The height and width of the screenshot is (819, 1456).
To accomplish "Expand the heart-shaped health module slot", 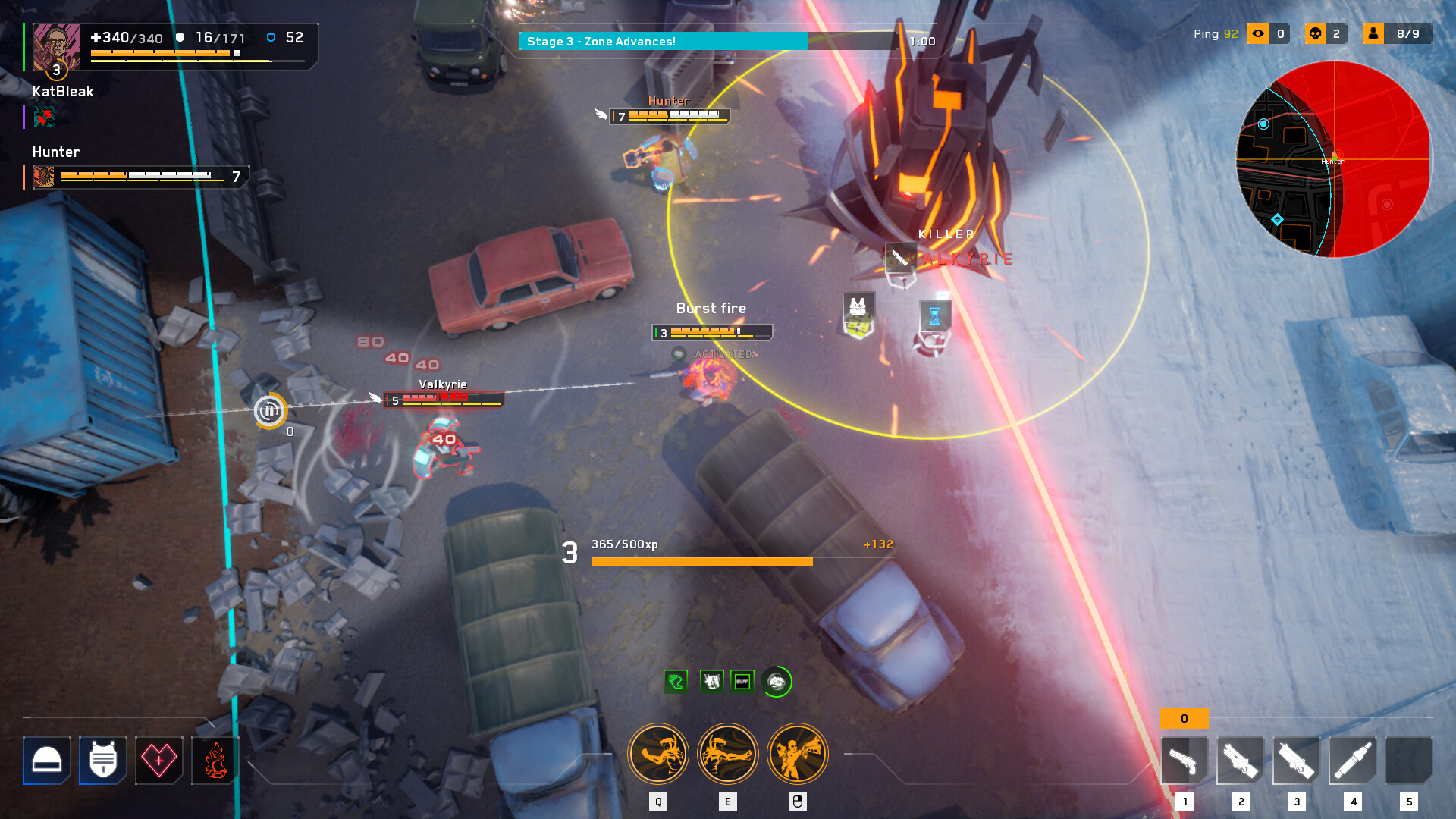I will [158, 761].
